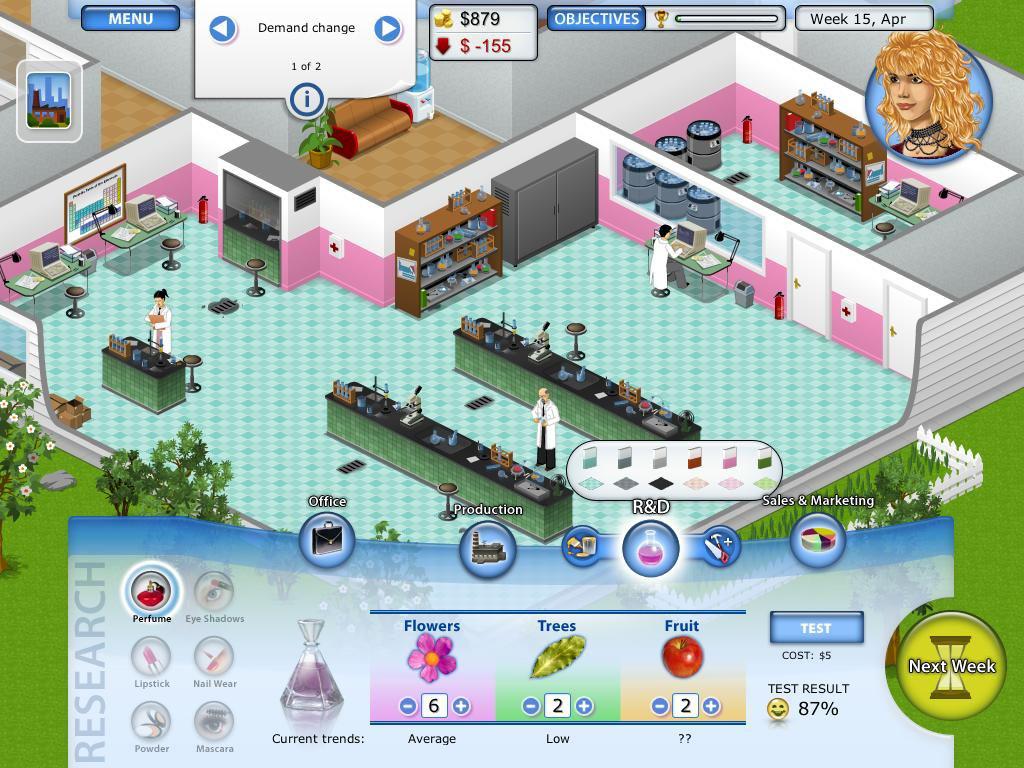This screenshot has width=1024, height=768.
Task: Select the R&D flask button
Action: [x=650, y=548]
